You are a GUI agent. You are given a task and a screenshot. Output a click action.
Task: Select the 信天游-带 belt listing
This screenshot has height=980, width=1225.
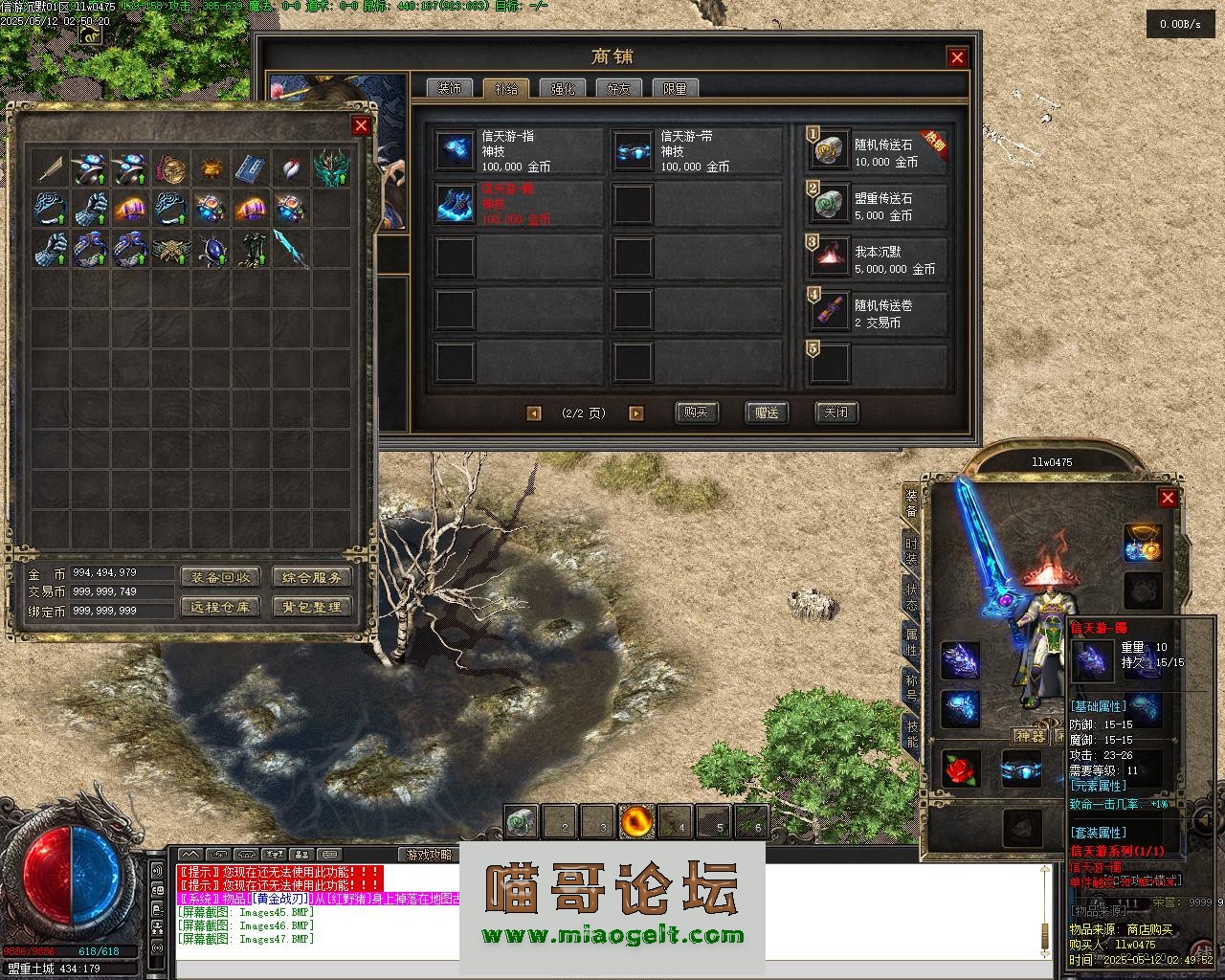[696, 151]
